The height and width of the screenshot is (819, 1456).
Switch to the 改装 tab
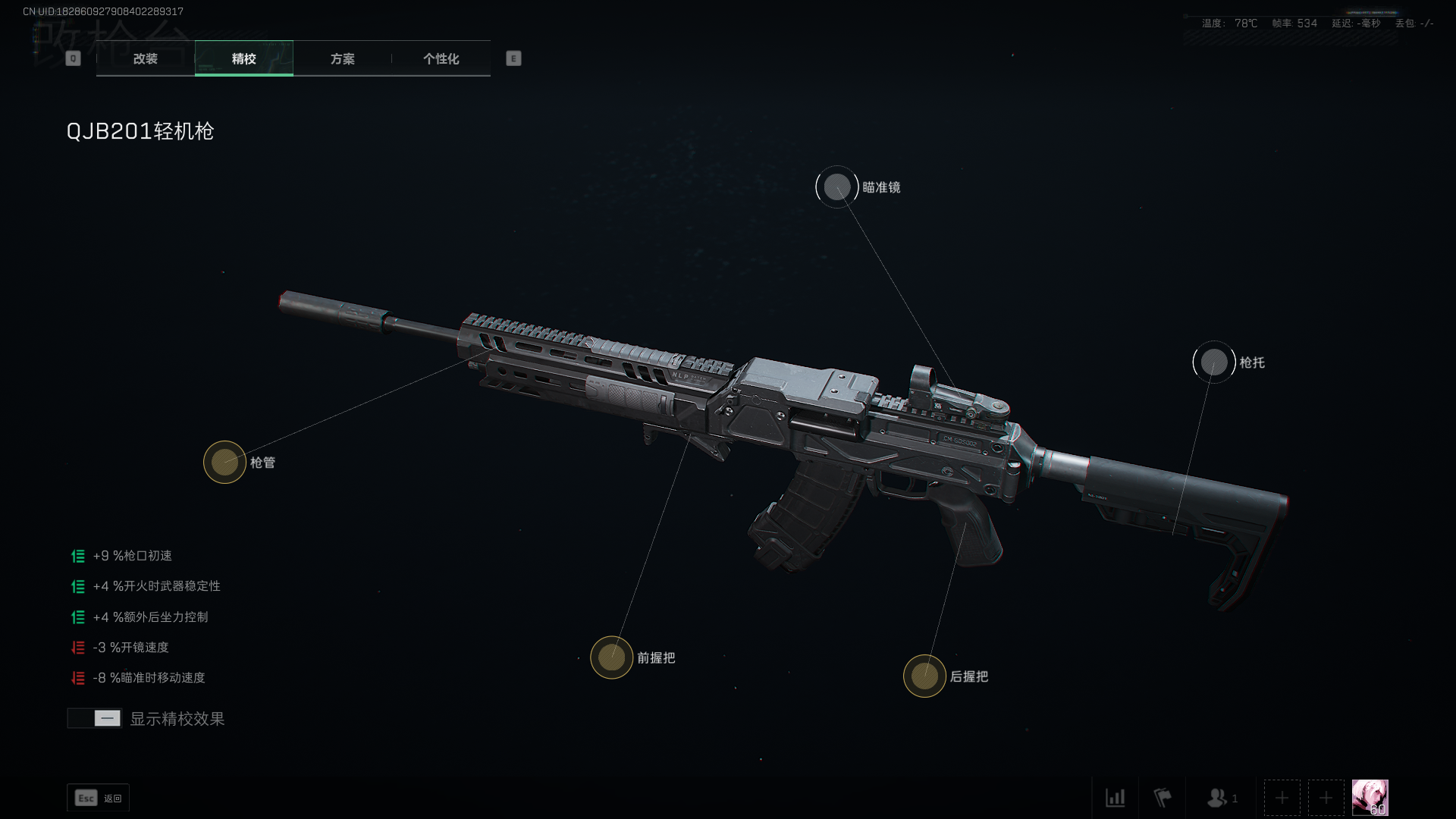[145, 58]
